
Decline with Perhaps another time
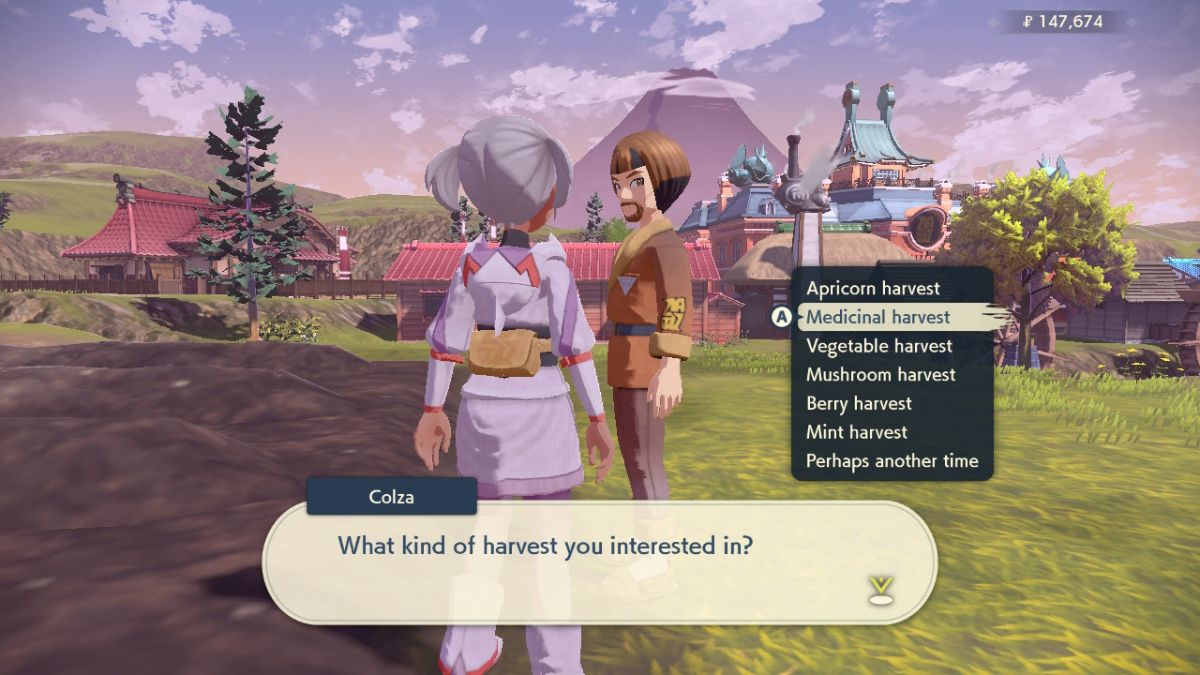pos(892,462)
